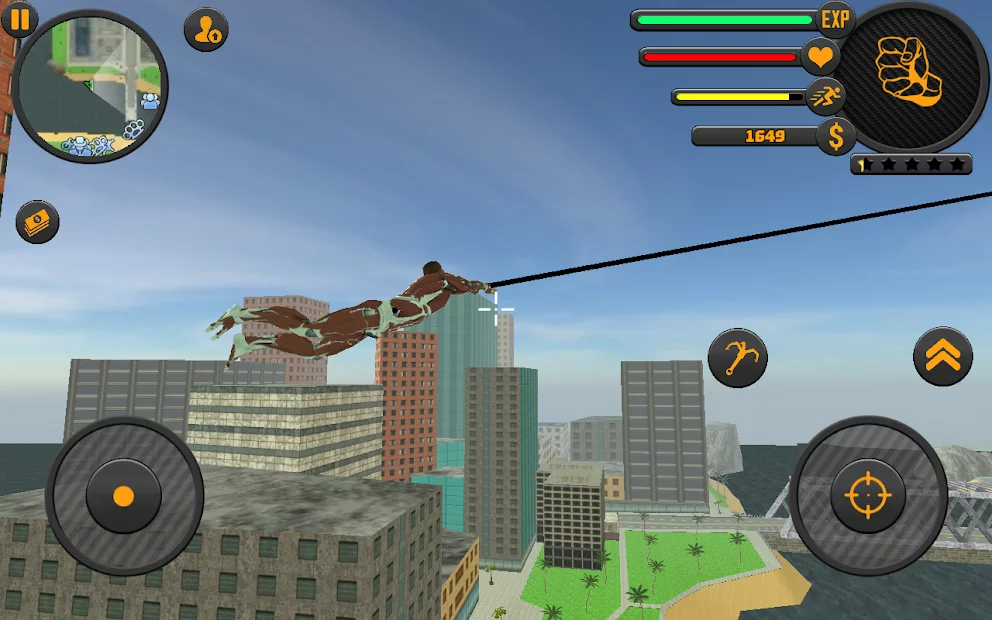Viewport: 992px width, 620px height.
Task: Tap the character upgrade person icon
Action: coord(206,29)
